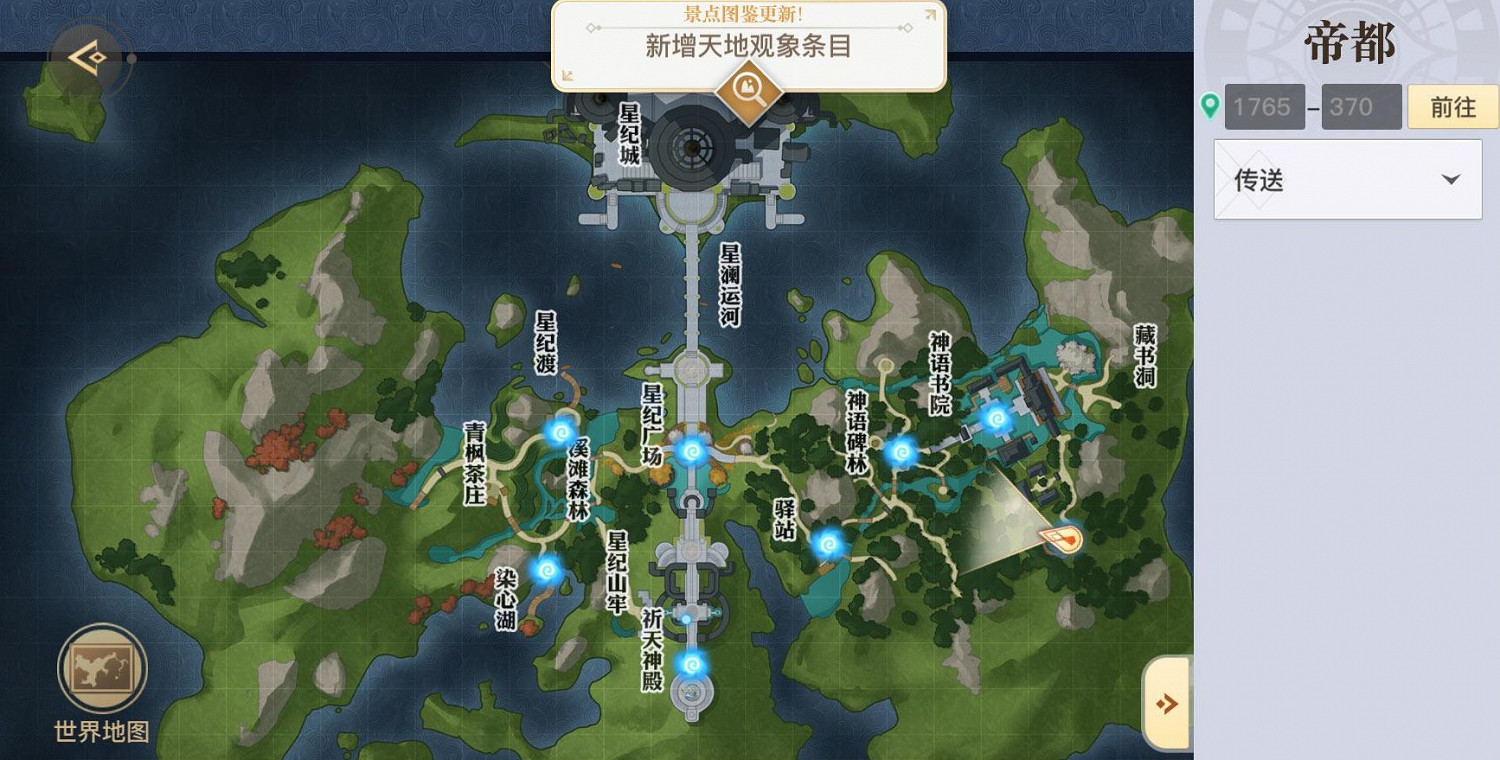Click the Y coordinate field showing 370
Image resolution: width=1500 pixels, height=760 pixels.
[1360, 106]
